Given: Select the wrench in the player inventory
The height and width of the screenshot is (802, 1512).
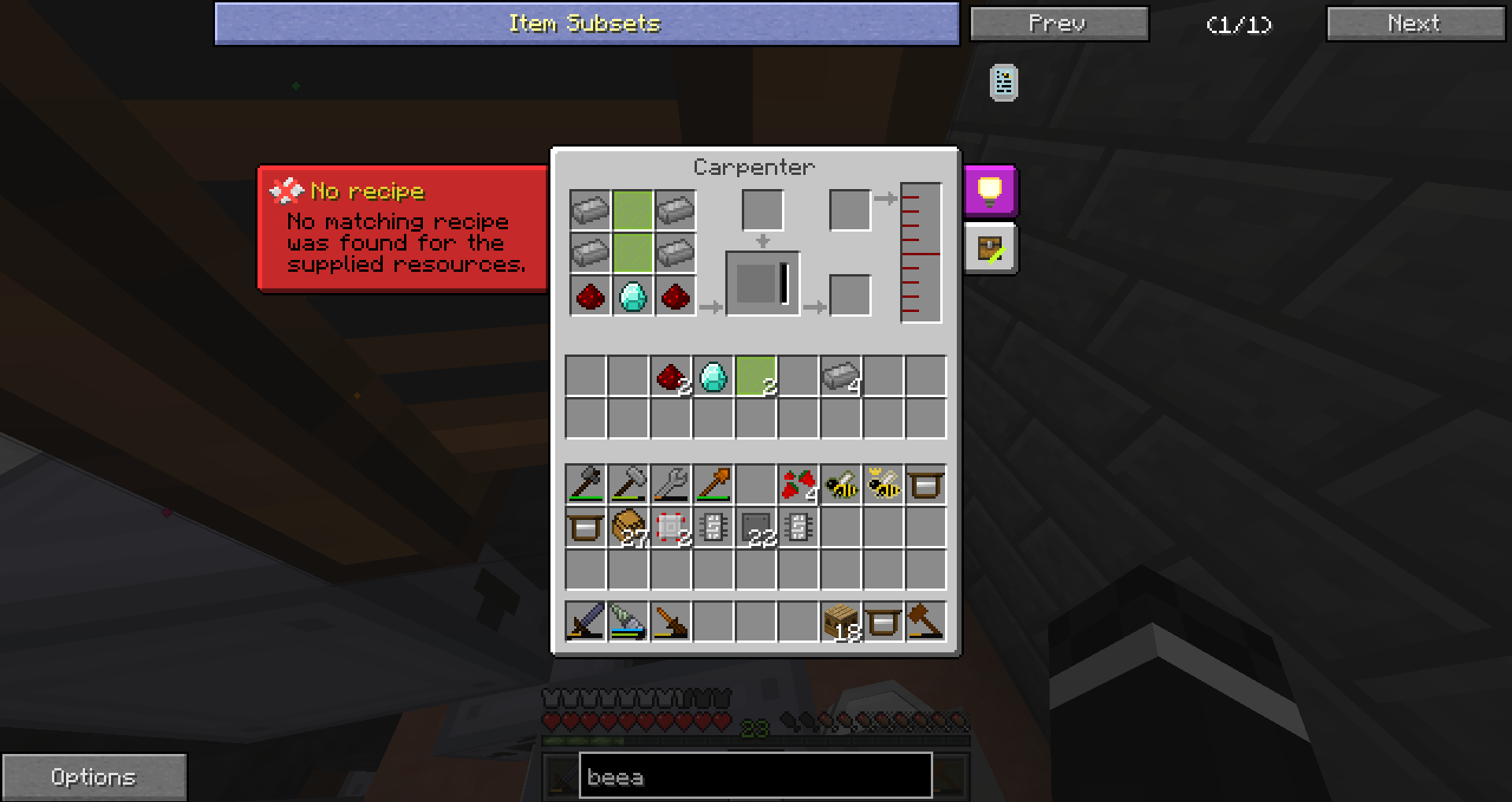Looking at the screenshot, I should [x=671, y=485].
